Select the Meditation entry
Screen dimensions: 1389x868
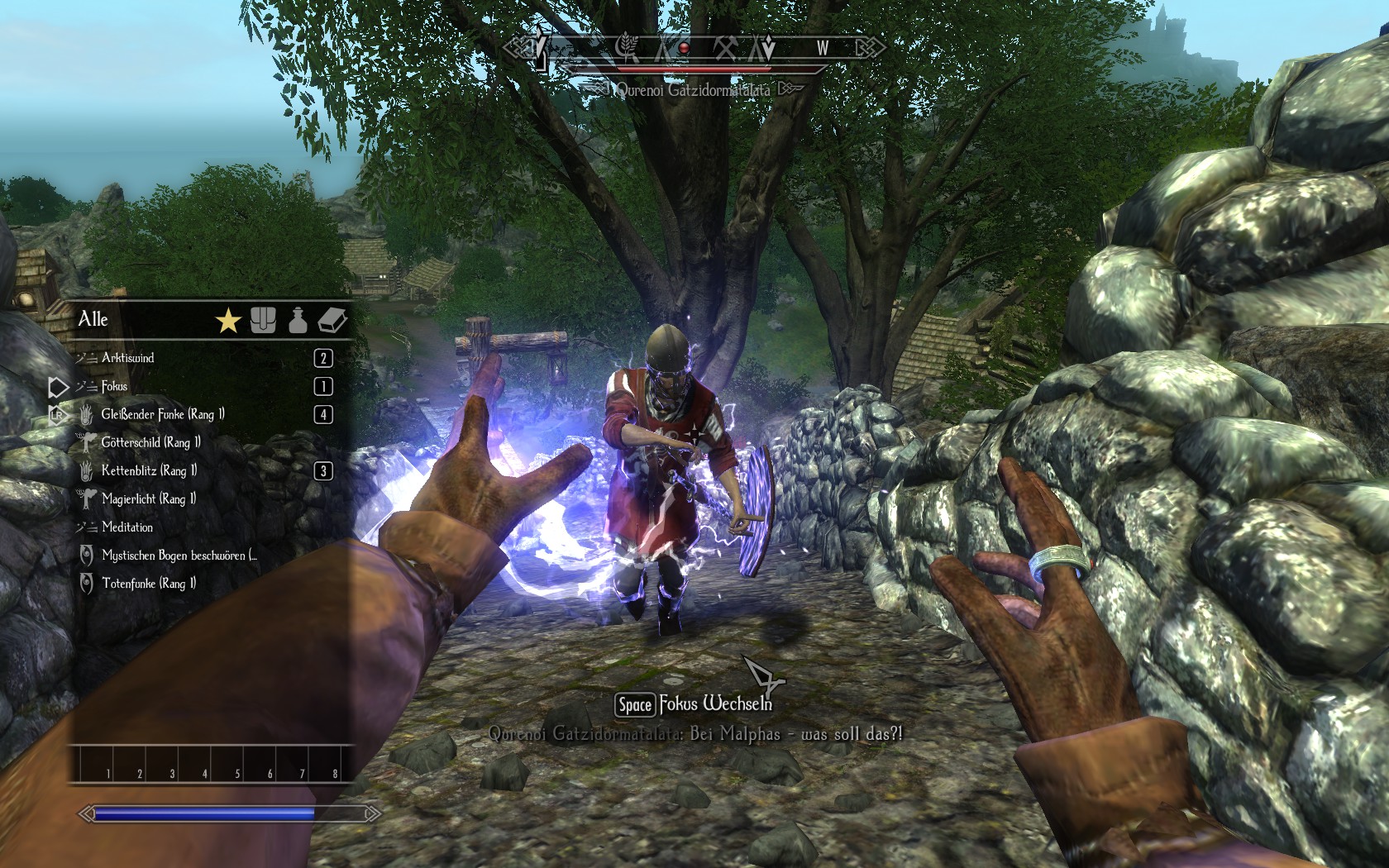tap(127, 527)
